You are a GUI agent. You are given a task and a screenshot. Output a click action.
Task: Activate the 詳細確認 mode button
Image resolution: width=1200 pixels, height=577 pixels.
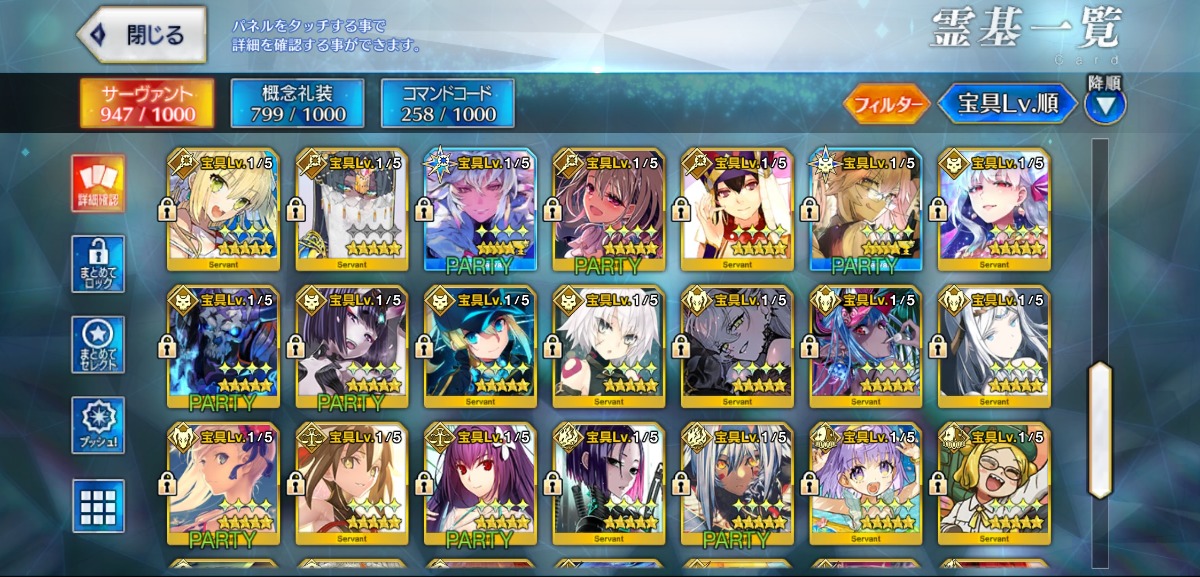pos(98,184)
